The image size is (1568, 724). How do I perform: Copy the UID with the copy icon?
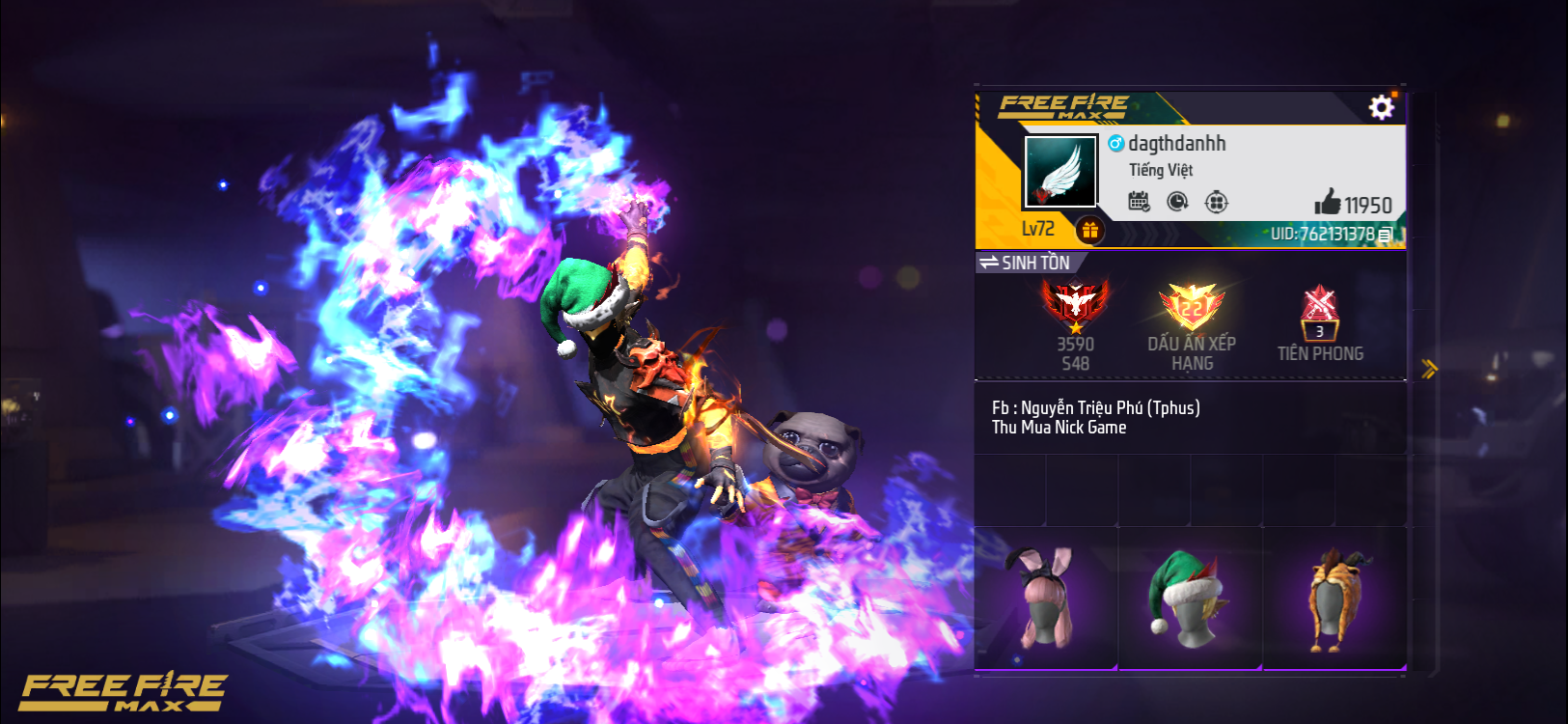coord(1388,232)
